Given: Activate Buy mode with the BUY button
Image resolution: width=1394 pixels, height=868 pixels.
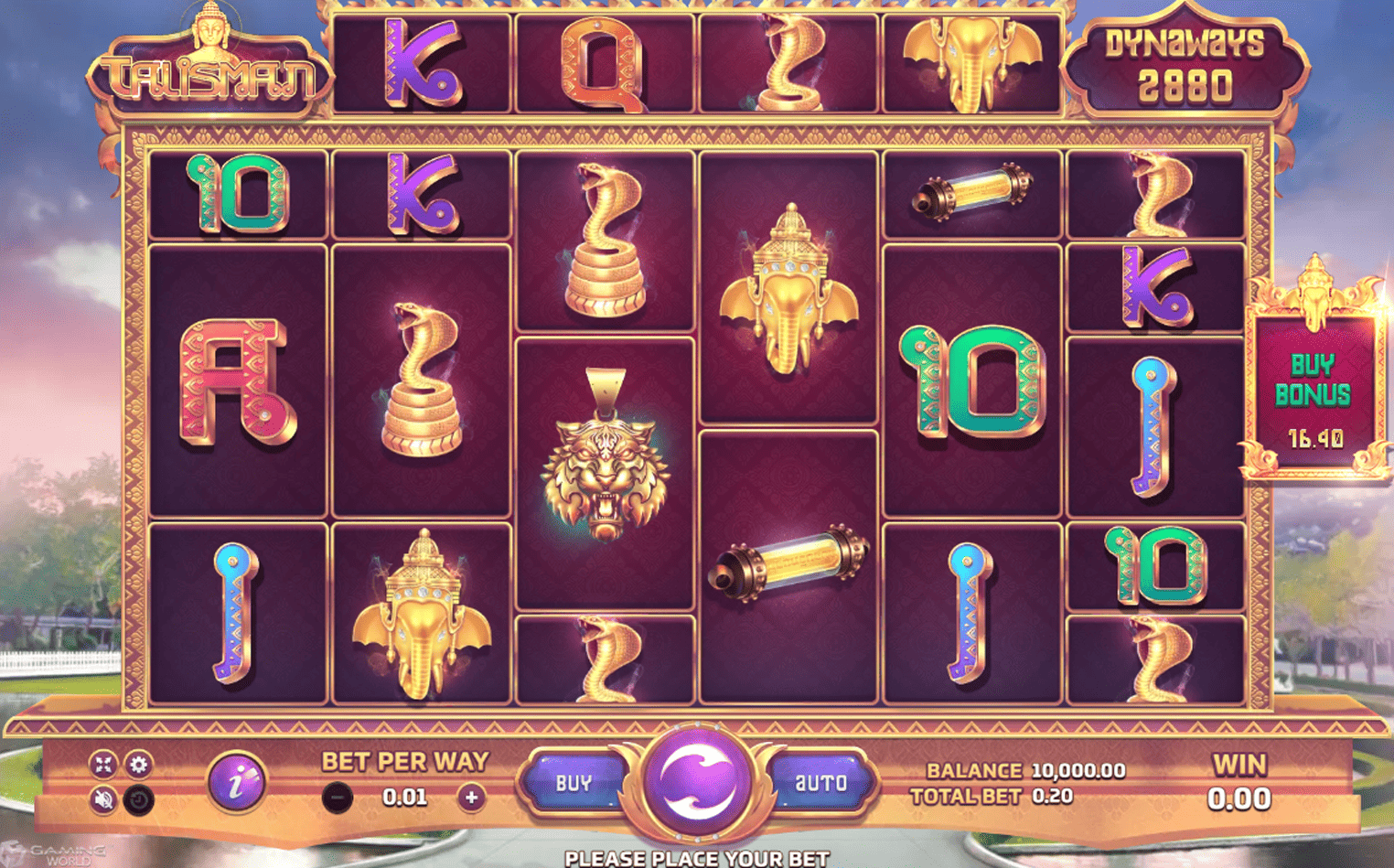Looking at the screenshot, I should click(x=572, y=782).
